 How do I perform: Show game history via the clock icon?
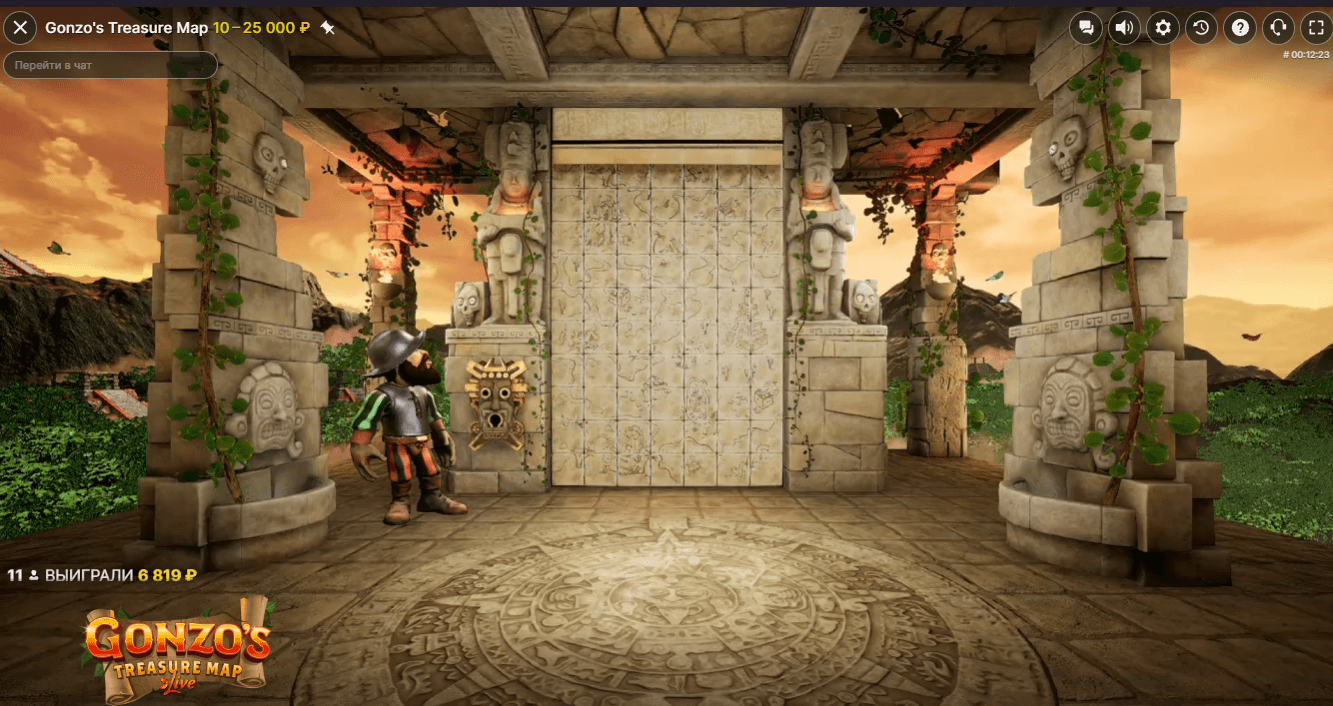tap(1201, 28)
